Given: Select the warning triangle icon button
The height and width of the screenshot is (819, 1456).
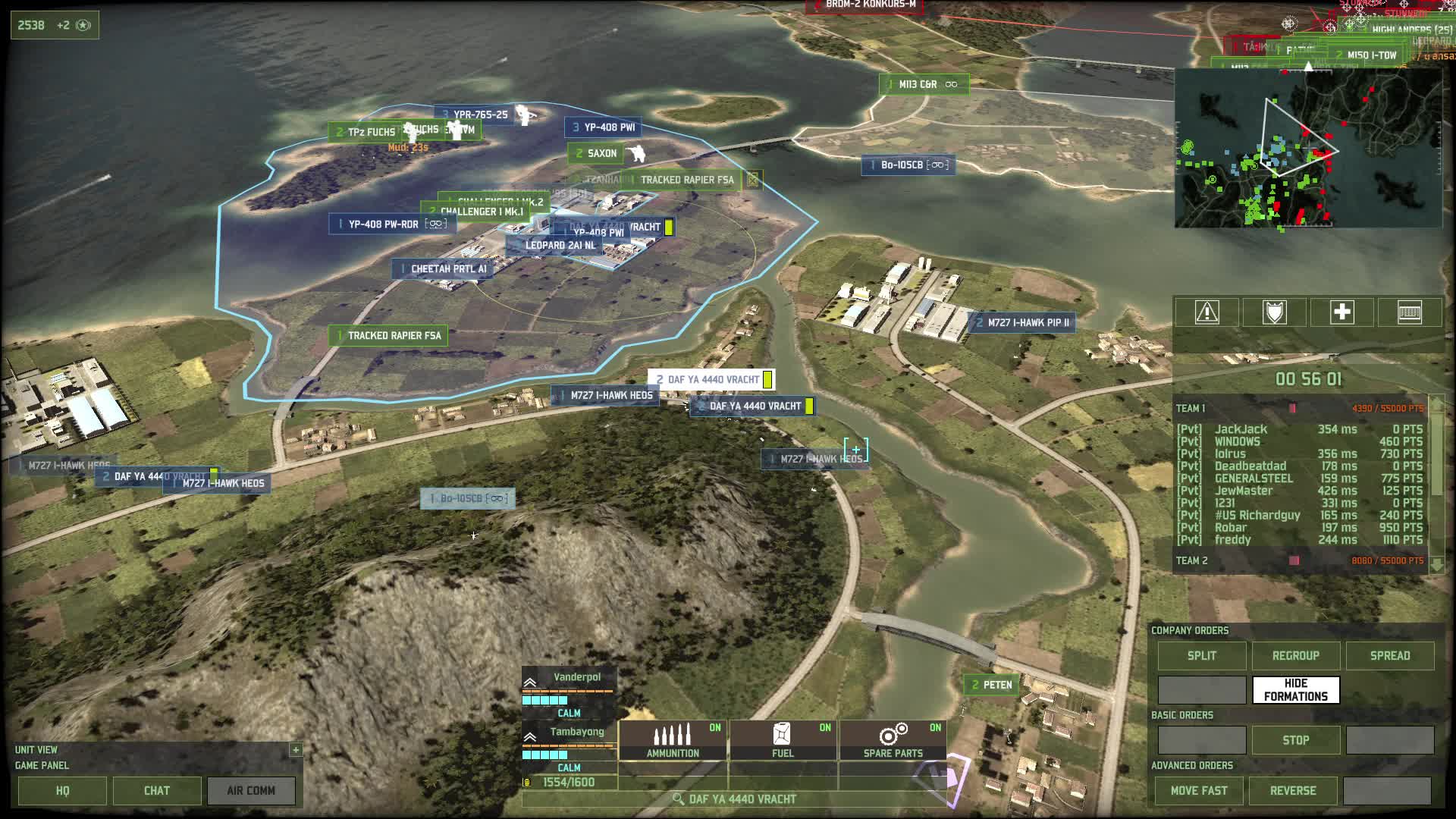Looking at the screenshot, I should 1207,312.
